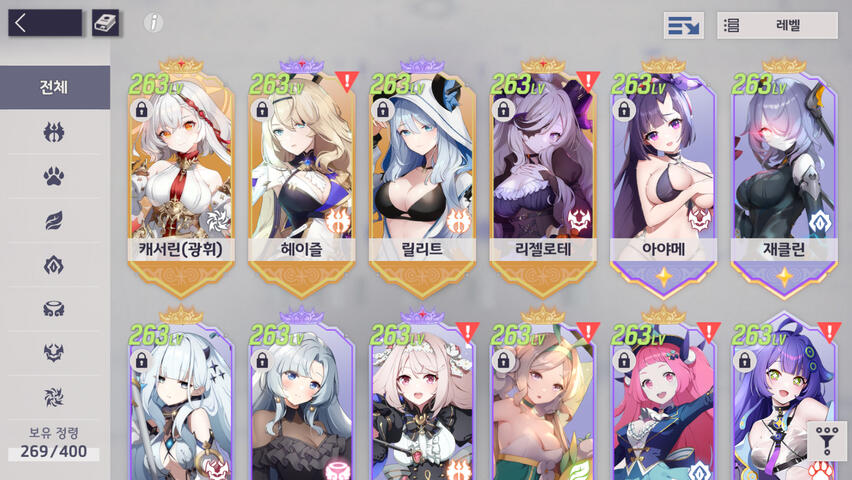852x480 pixels.
Task: Go back using the arrow button
Action: coord(44,23)
